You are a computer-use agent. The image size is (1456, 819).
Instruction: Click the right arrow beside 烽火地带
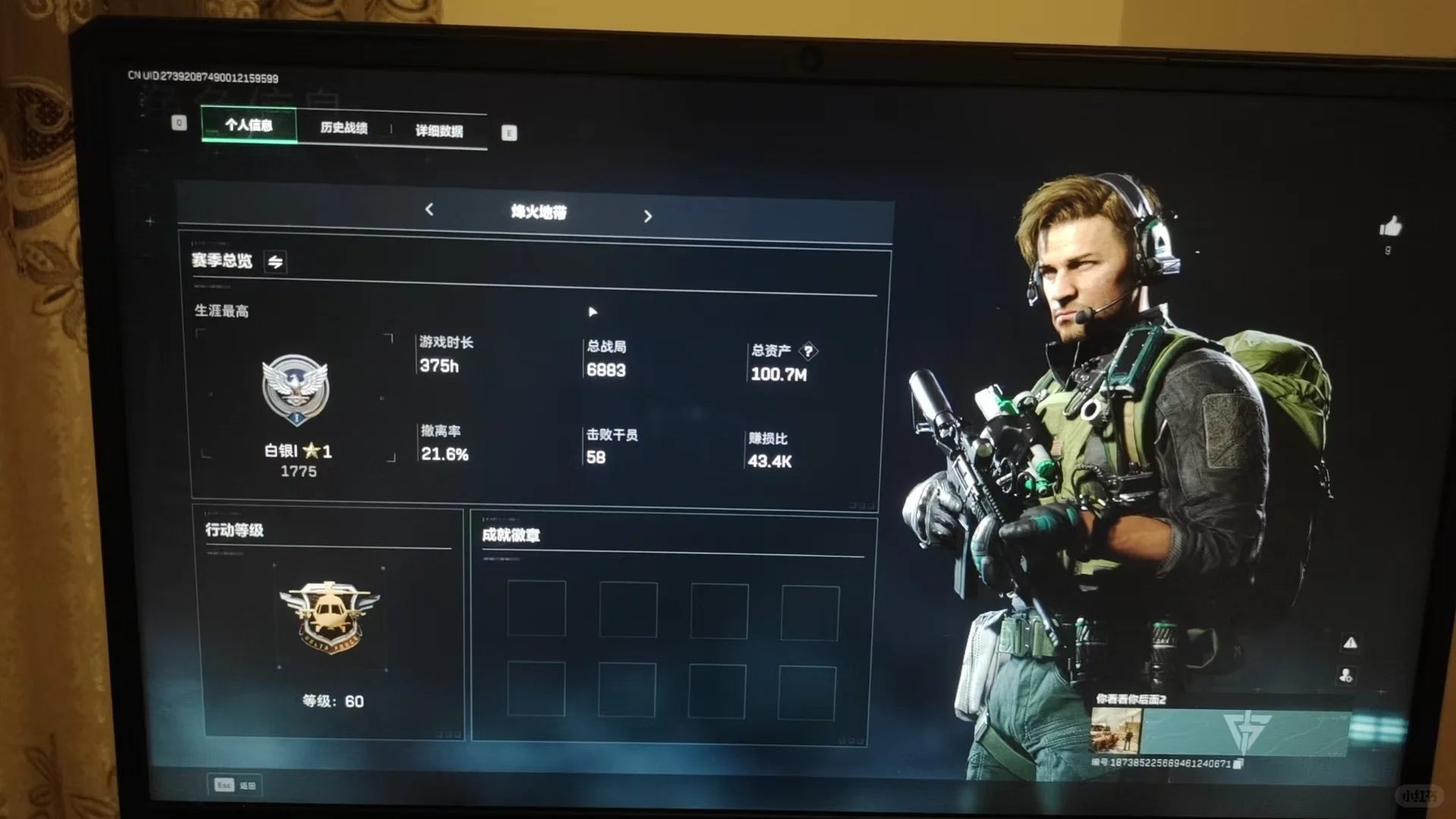coord(648,217)
